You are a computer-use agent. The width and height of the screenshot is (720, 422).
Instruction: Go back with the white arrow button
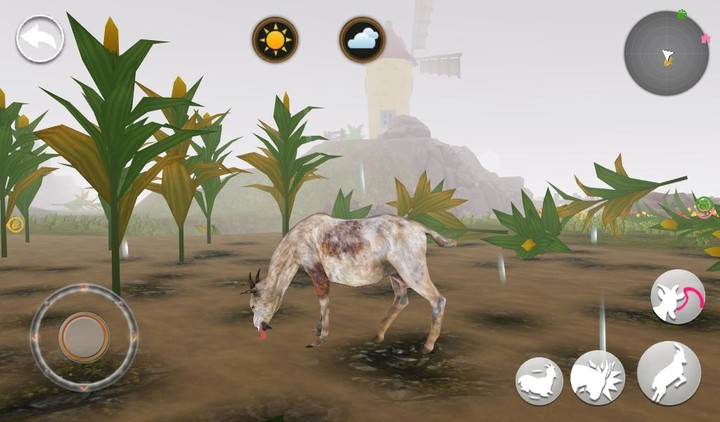click(40, 39)
